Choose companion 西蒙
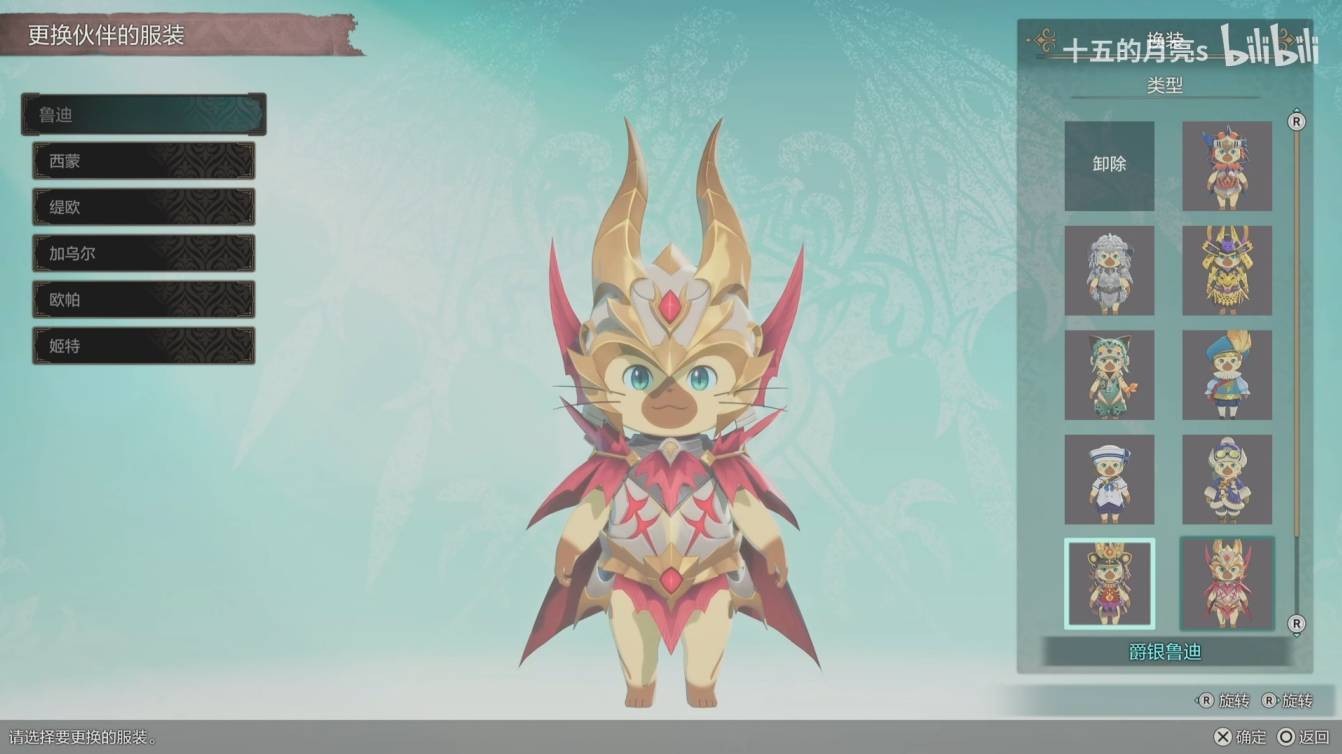Screen dimensions: 1342x754 pyautogui.click(x=144, y=161)
